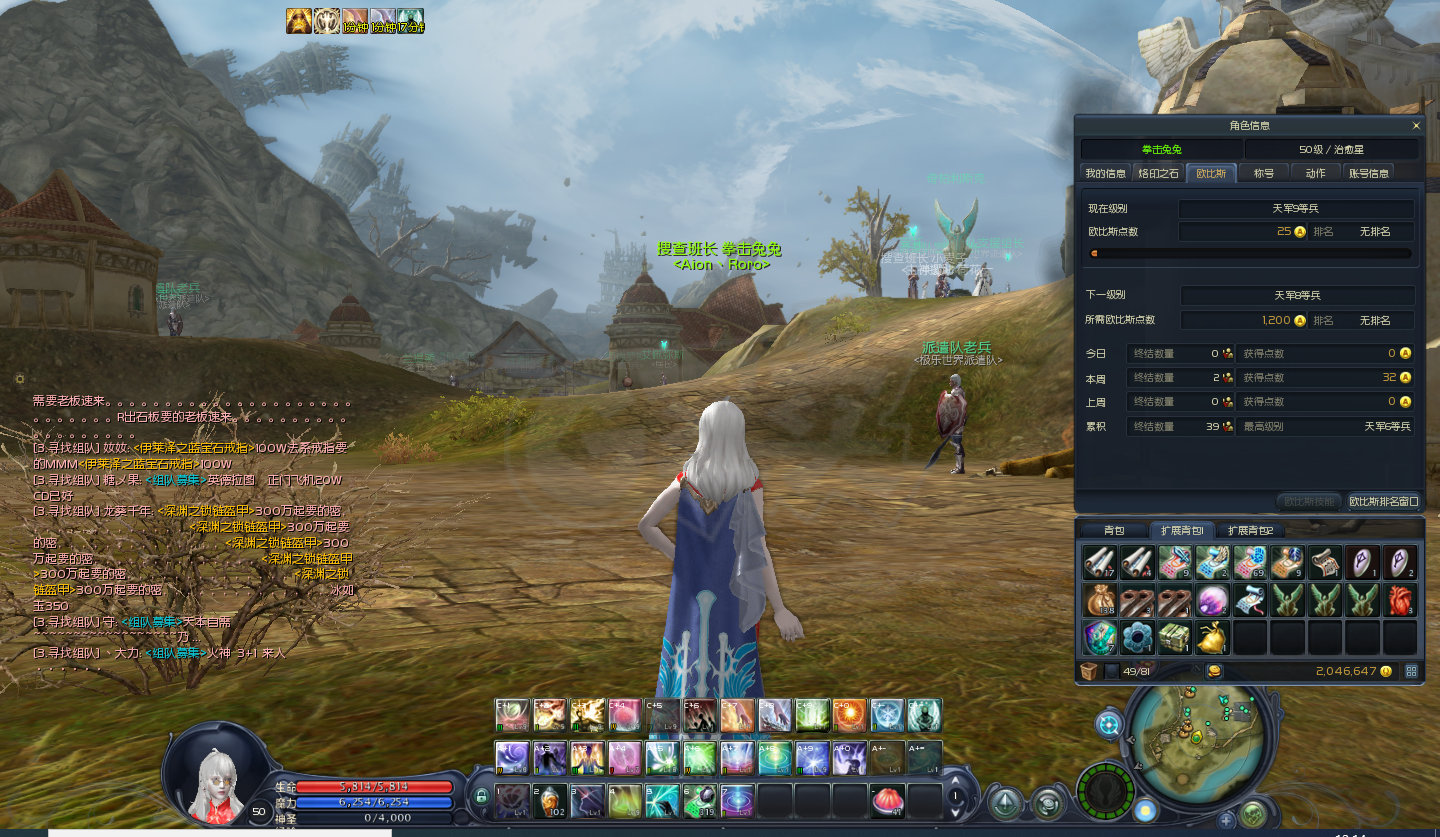Activate the C+0 orange sunburst skill
This screenshot has width=1440, height=837.
click(849, 715)
